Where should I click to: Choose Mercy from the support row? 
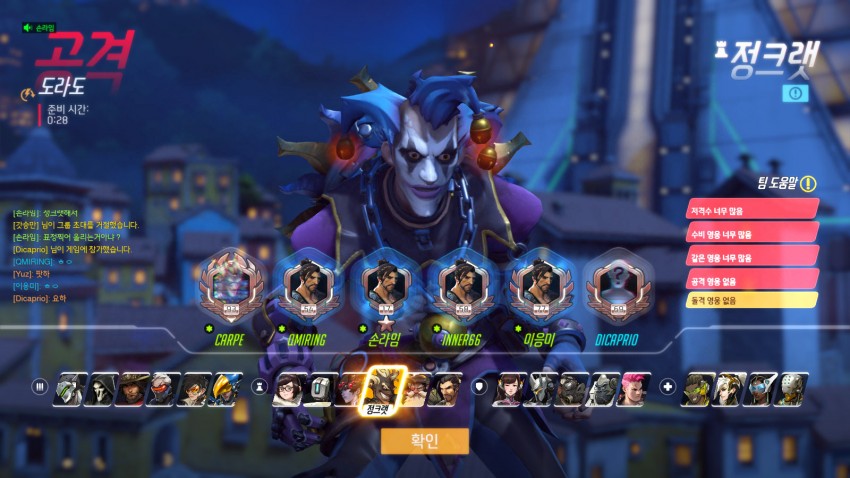729,388
